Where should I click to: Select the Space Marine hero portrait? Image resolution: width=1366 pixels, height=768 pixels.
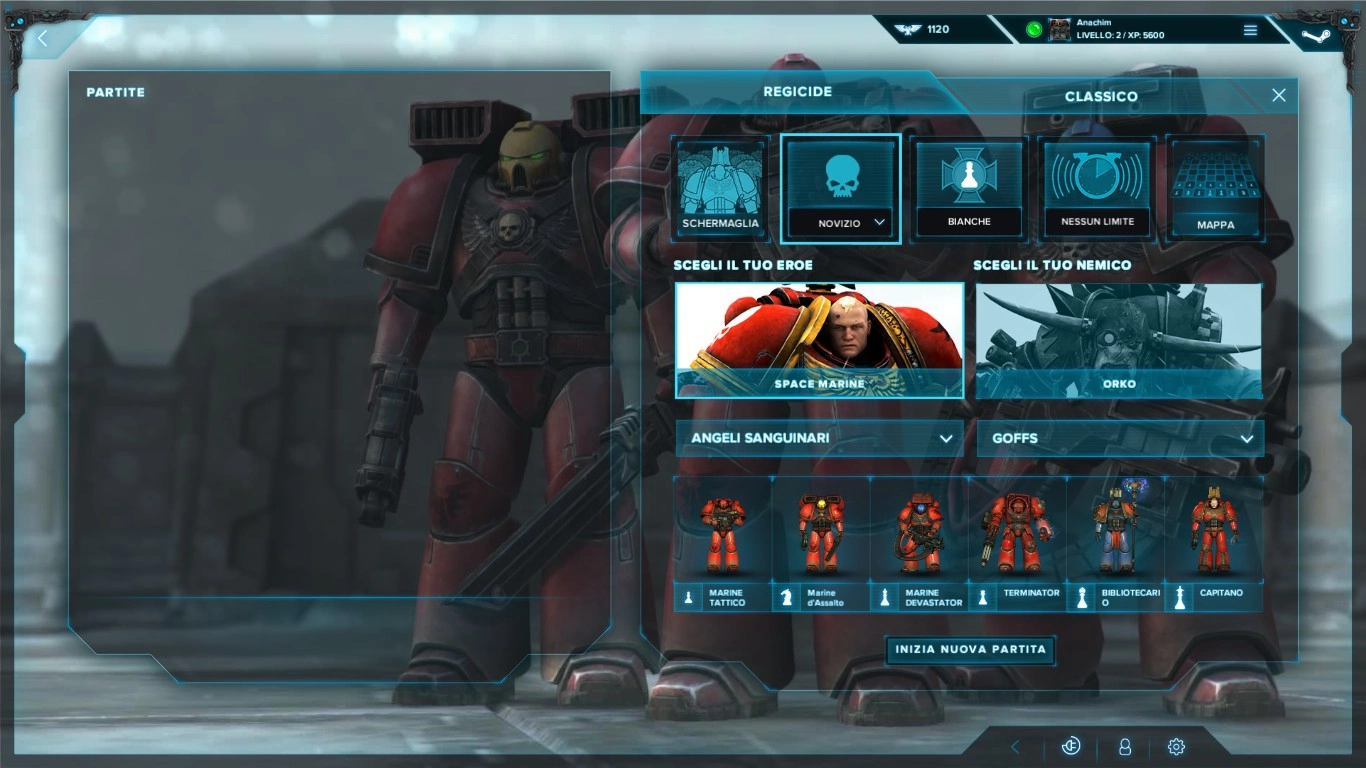[x=819, y=340]
